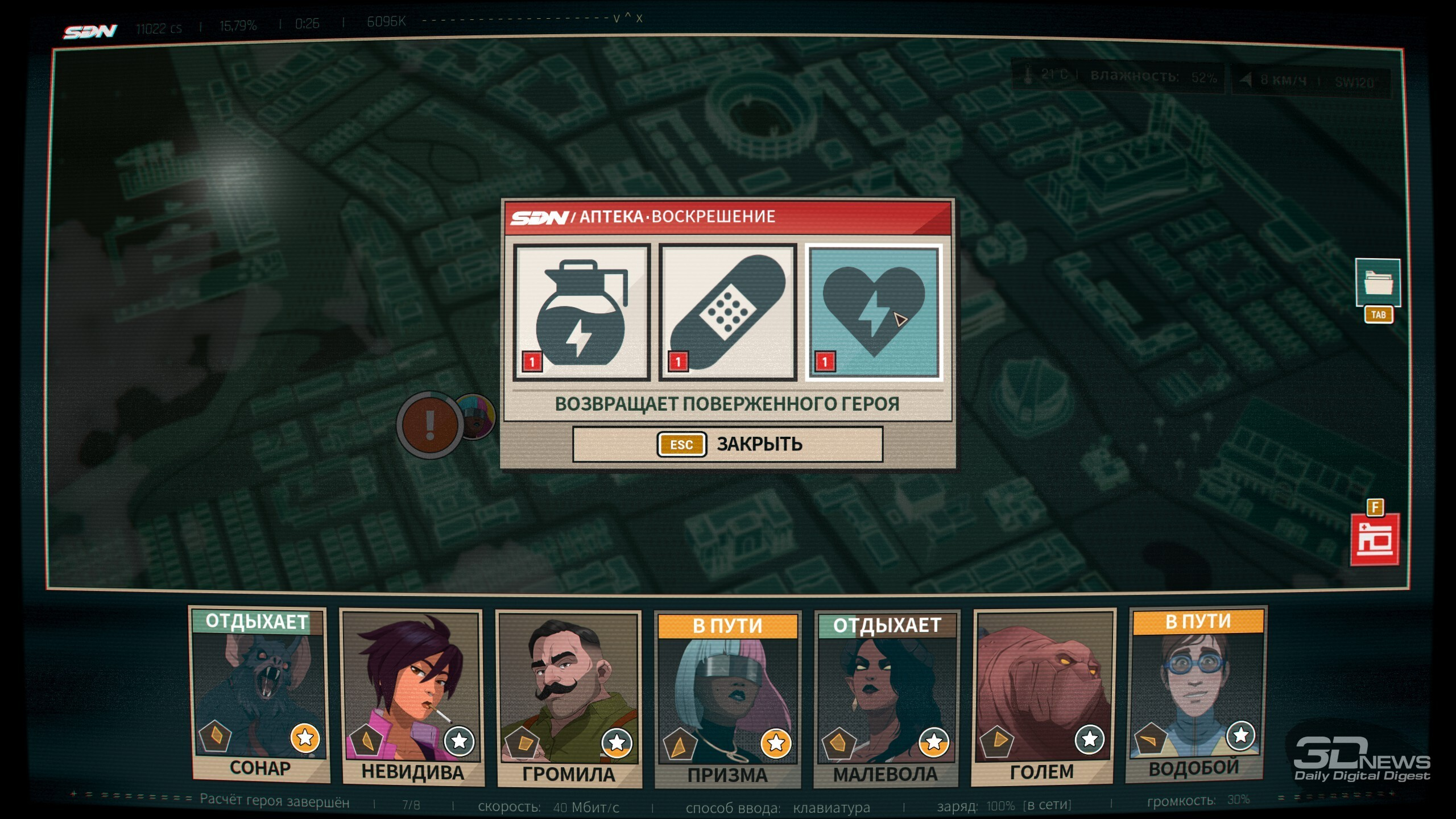
Task: Select hero card Голем
Action: (1043, 697)
